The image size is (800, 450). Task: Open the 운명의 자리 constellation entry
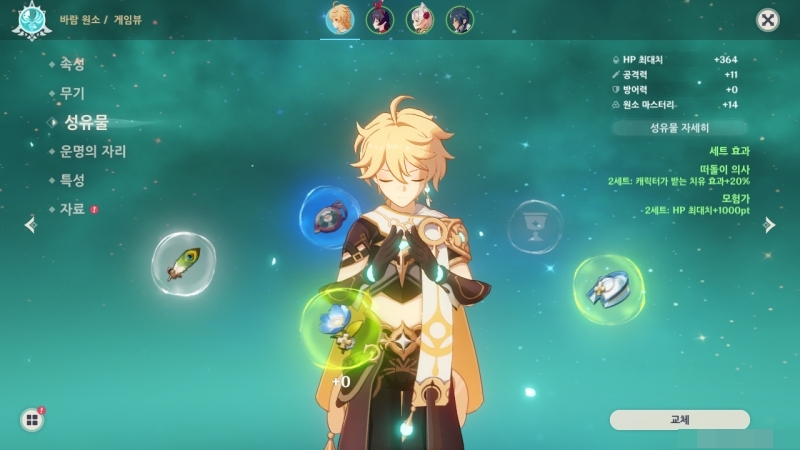[x=92, y=151]
